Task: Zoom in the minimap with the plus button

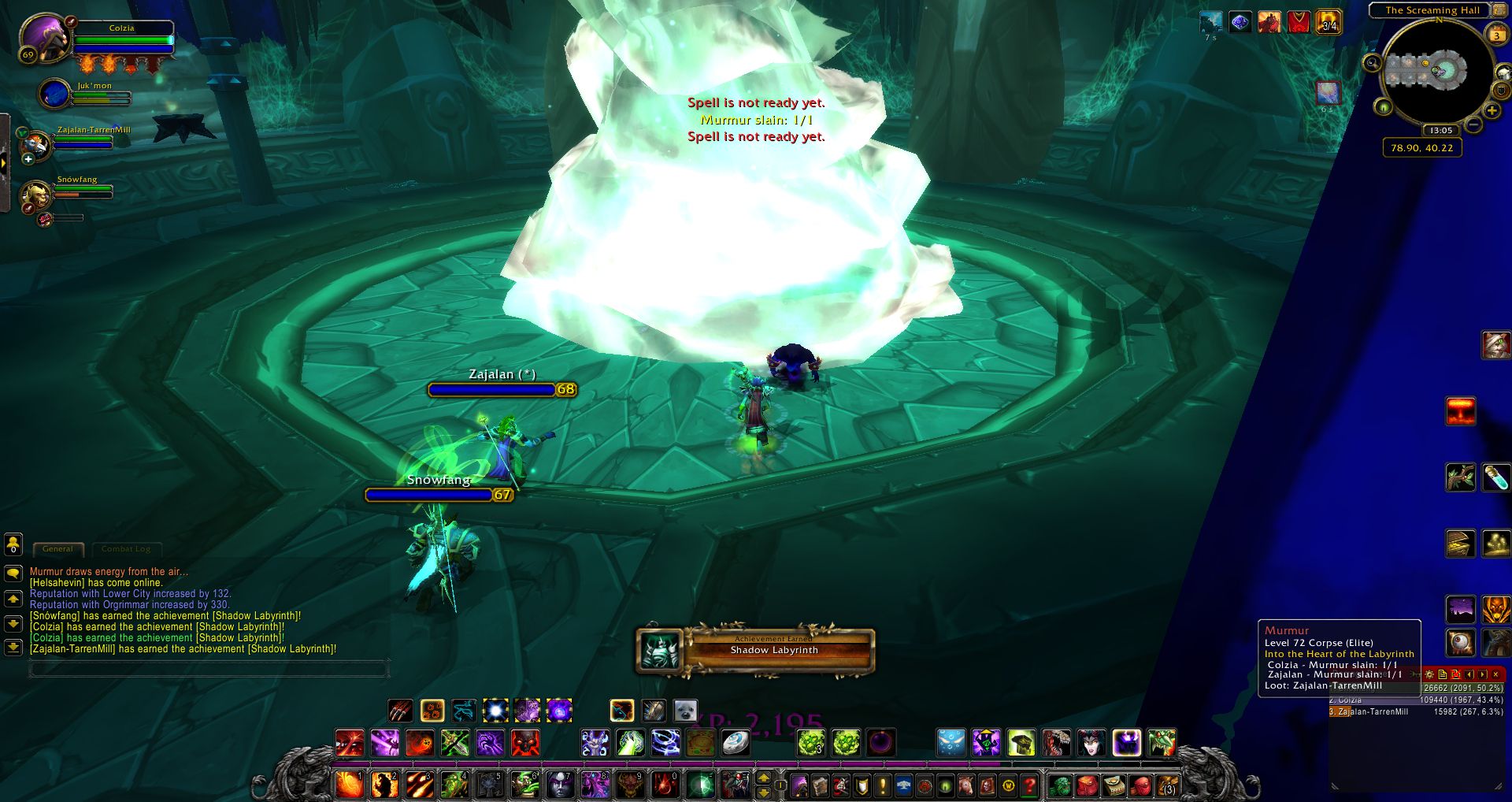Action: point(1491,111)
